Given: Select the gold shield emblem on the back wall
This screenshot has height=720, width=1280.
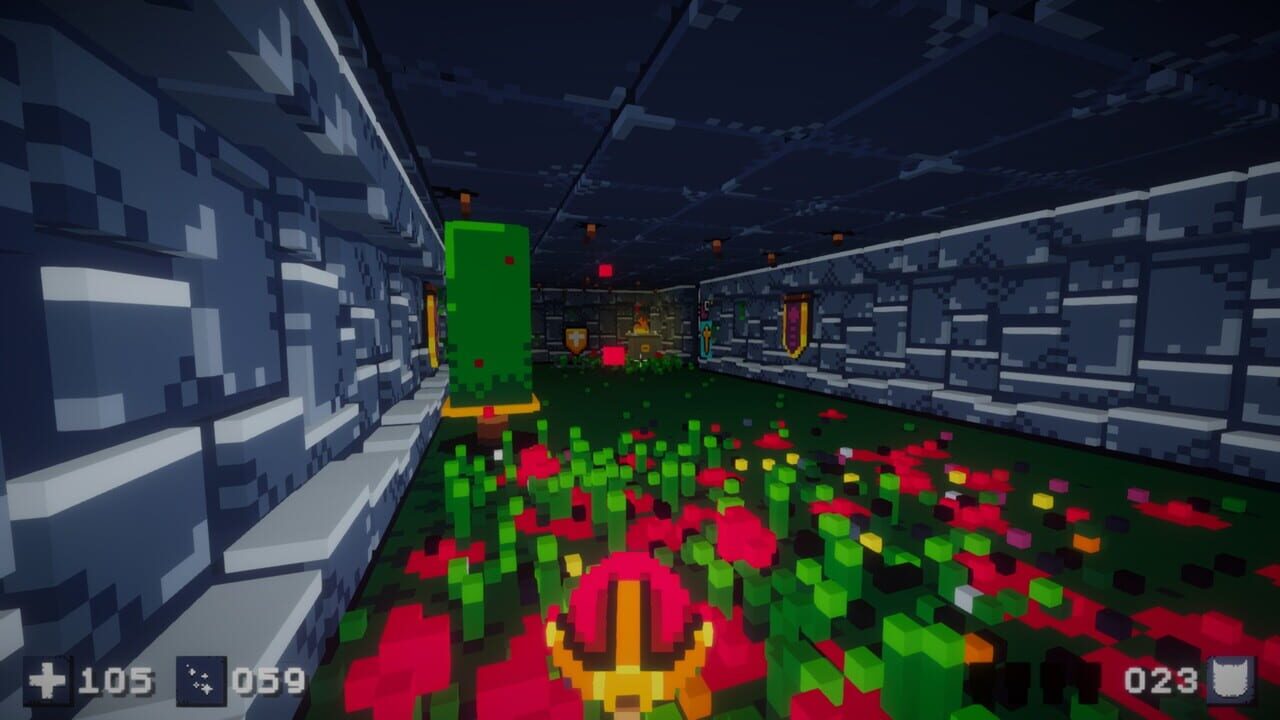Looking at the screenshot, I should coord(575,337).
